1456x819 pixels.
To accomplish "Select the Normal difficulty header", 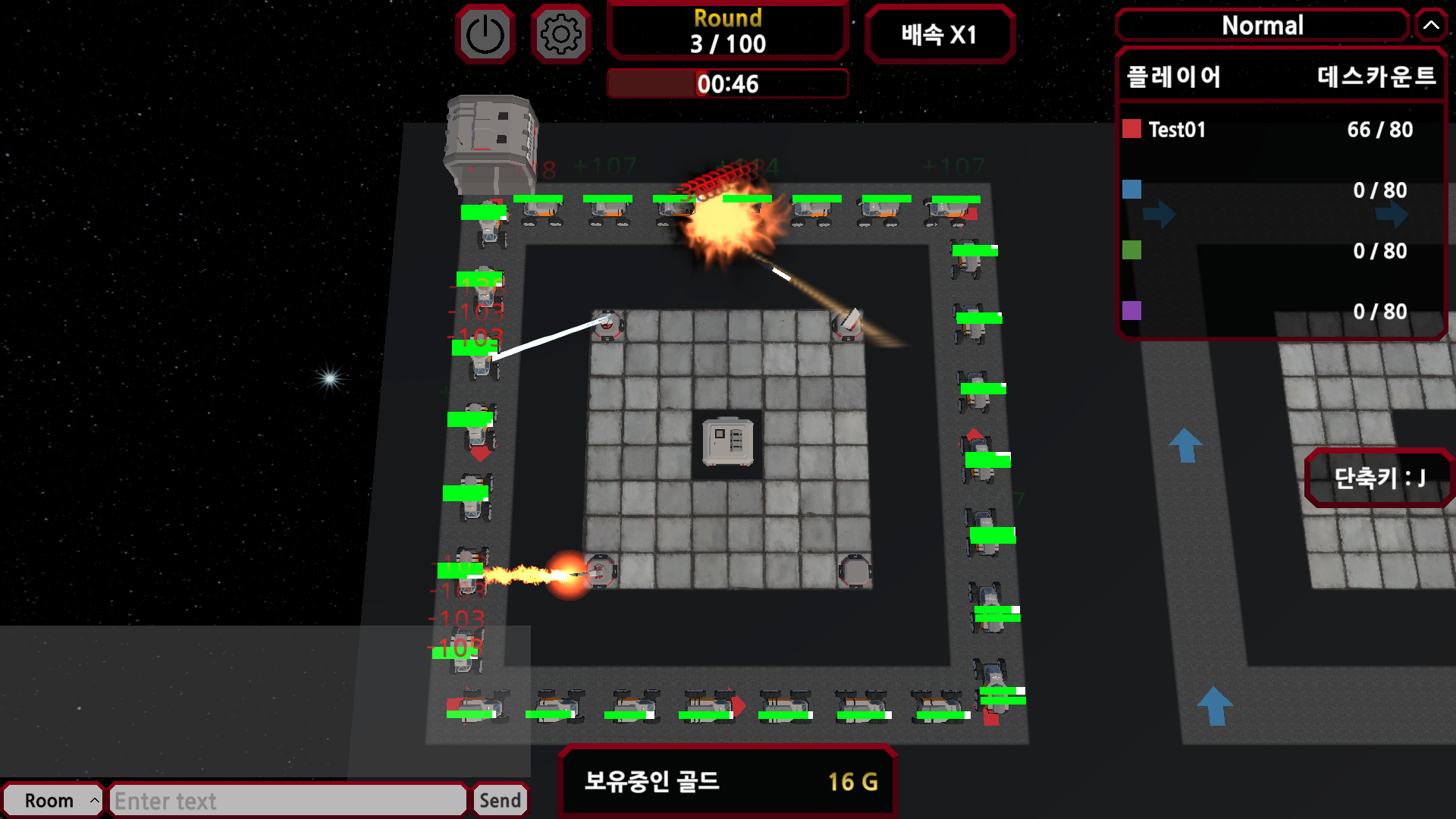I will point(1262,25).
